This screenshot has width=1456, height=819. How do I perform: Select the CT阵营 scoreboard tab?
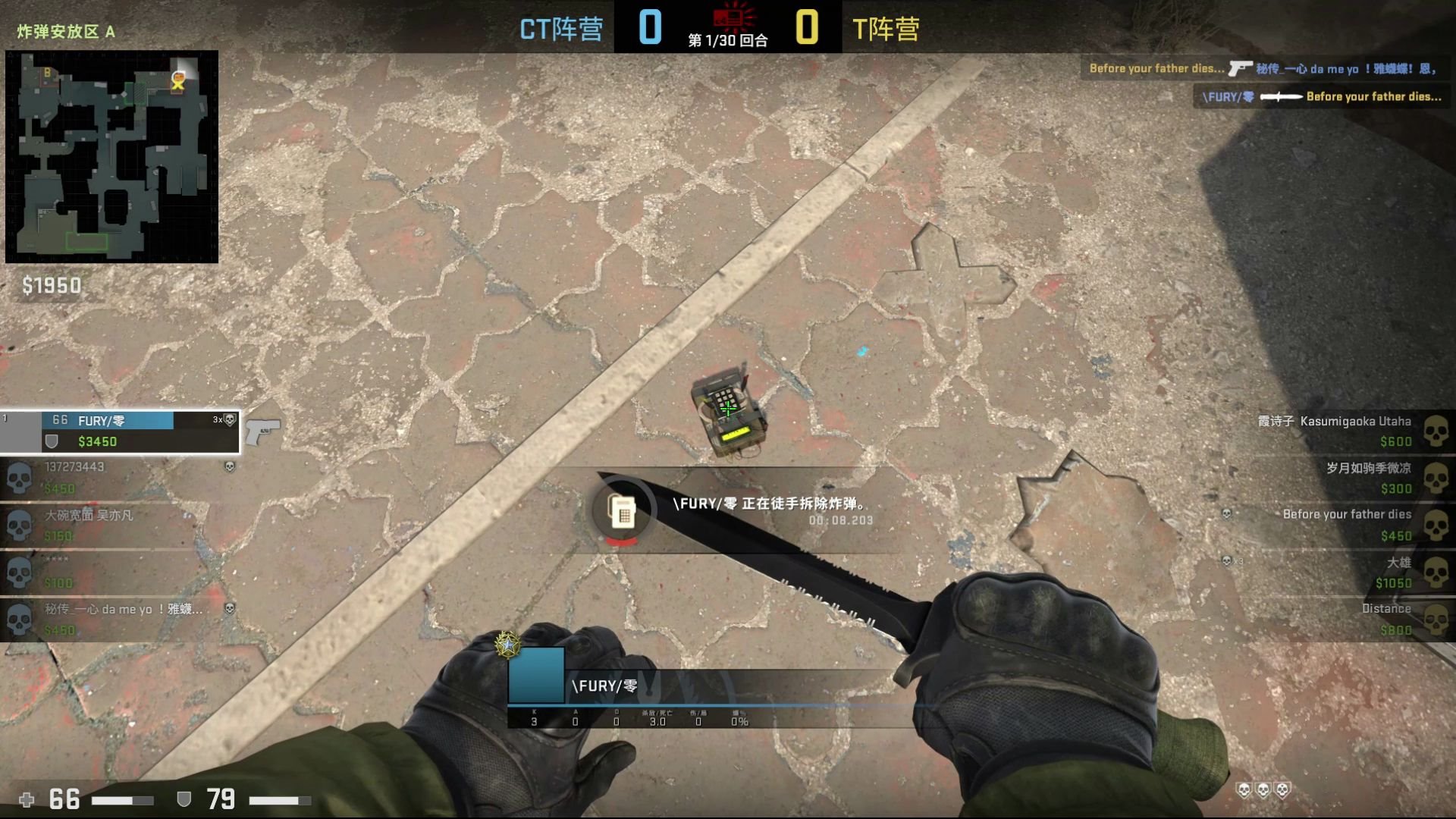pos(563,29)
